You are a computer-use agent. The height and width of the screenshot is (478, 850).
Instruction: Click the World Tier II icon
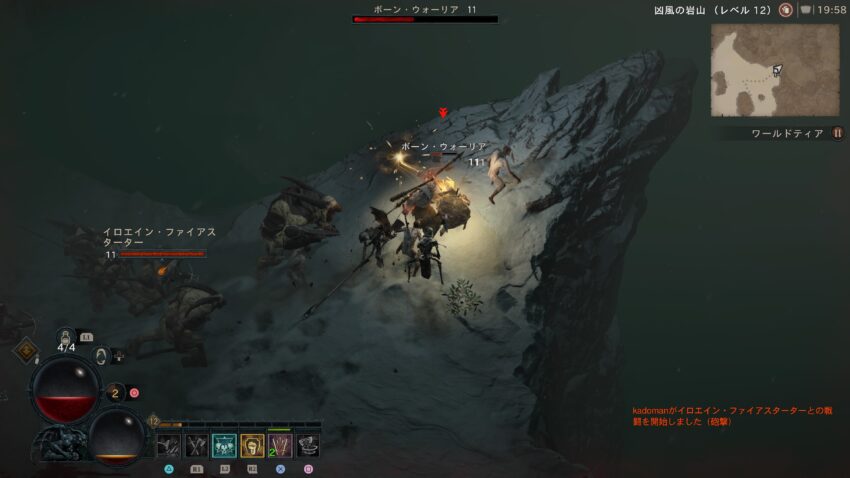pos(837,133)
